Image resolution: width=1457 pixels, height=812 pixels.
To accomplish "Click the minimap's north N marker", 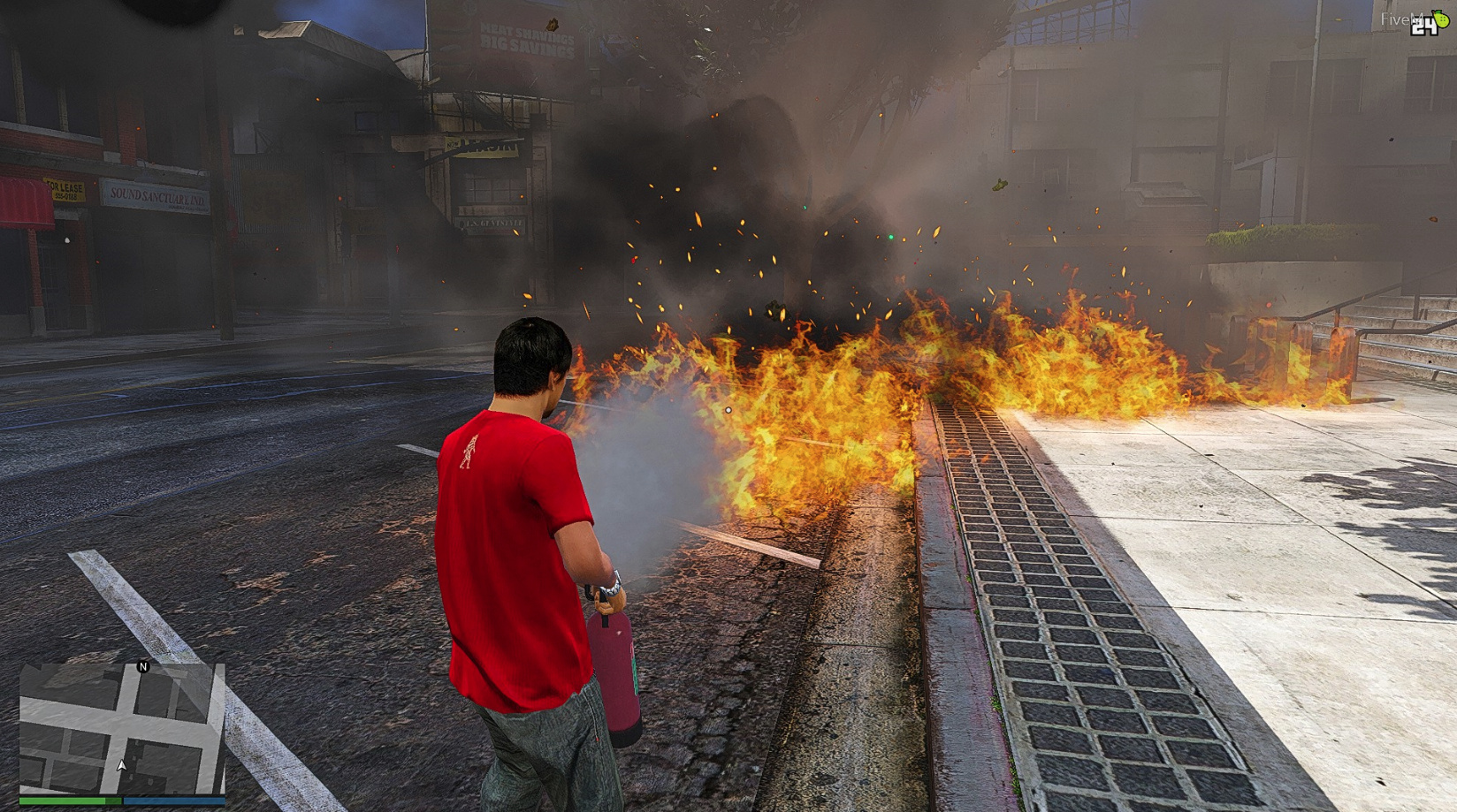I will pos(143,666).
